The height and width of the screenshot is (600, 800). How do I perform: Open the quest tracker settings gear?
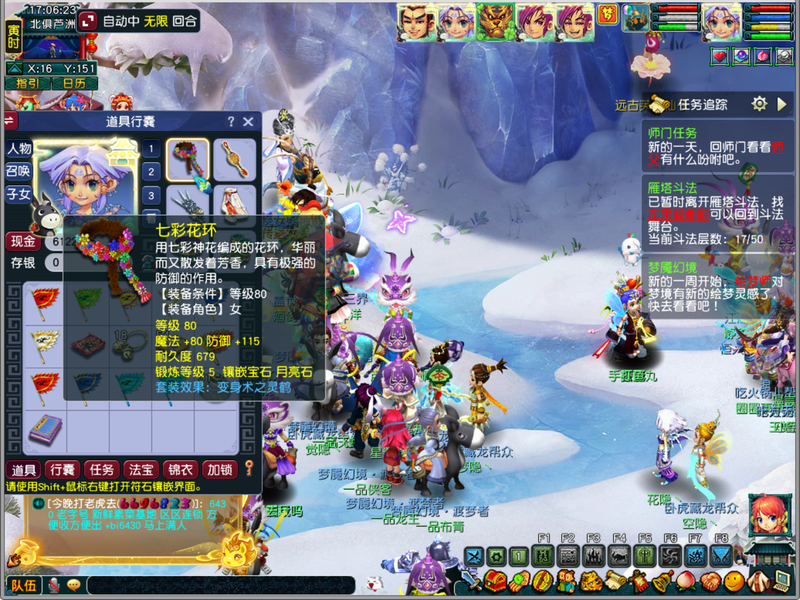(759, 104)
